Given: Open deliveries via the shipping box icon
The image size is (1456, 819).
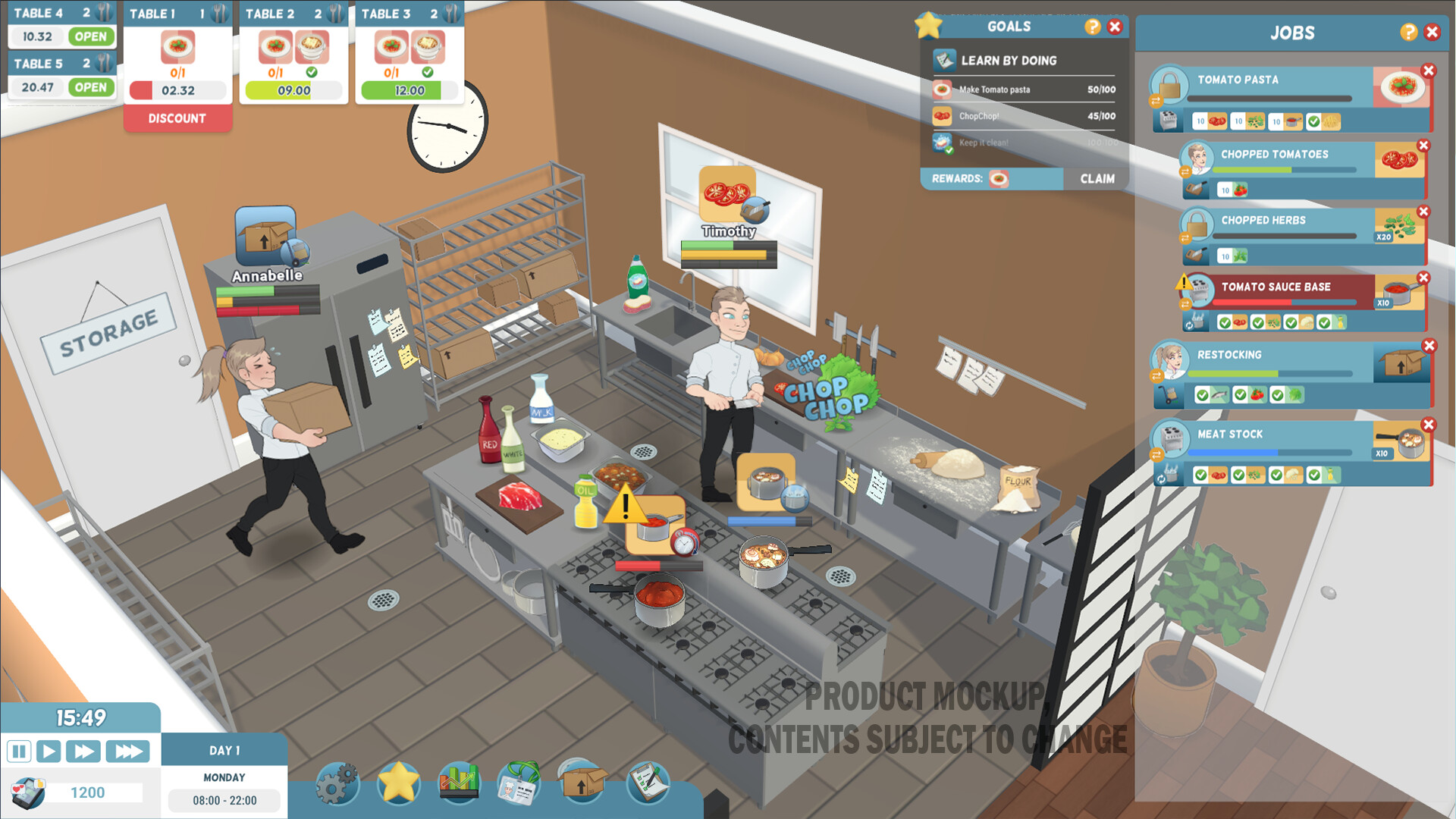Looking at the screenshot, I should click(x=581, y=783).
